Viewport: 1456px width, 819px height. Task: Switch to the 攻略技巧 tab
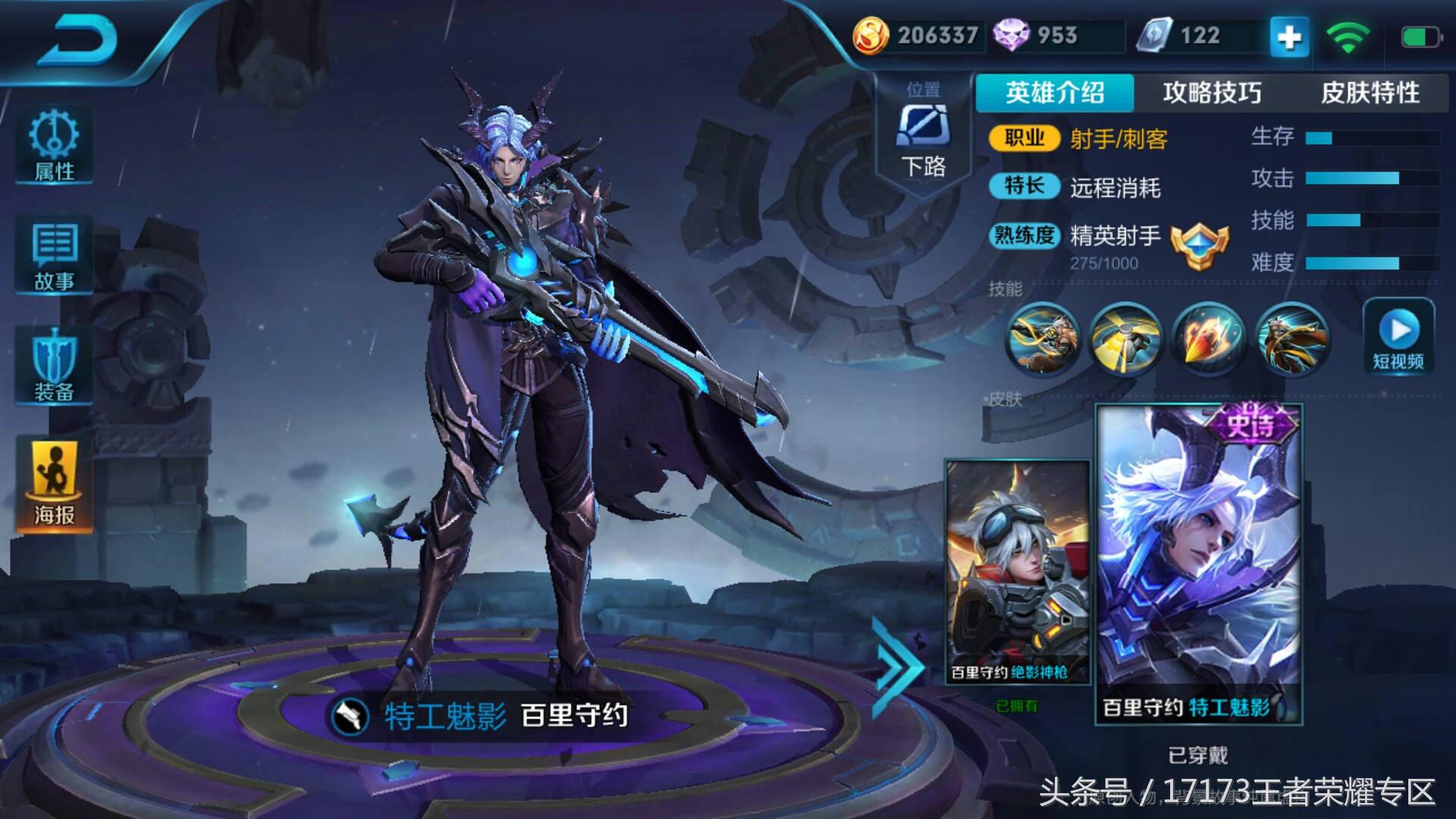[1213, 93]
